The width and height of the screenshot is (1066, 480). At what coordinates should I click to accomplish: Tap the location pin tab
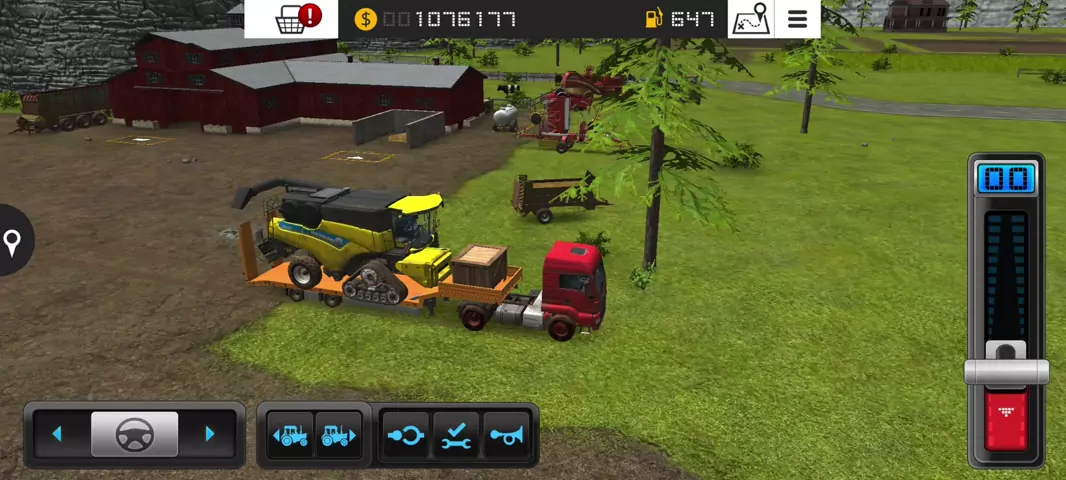(13, 241)
